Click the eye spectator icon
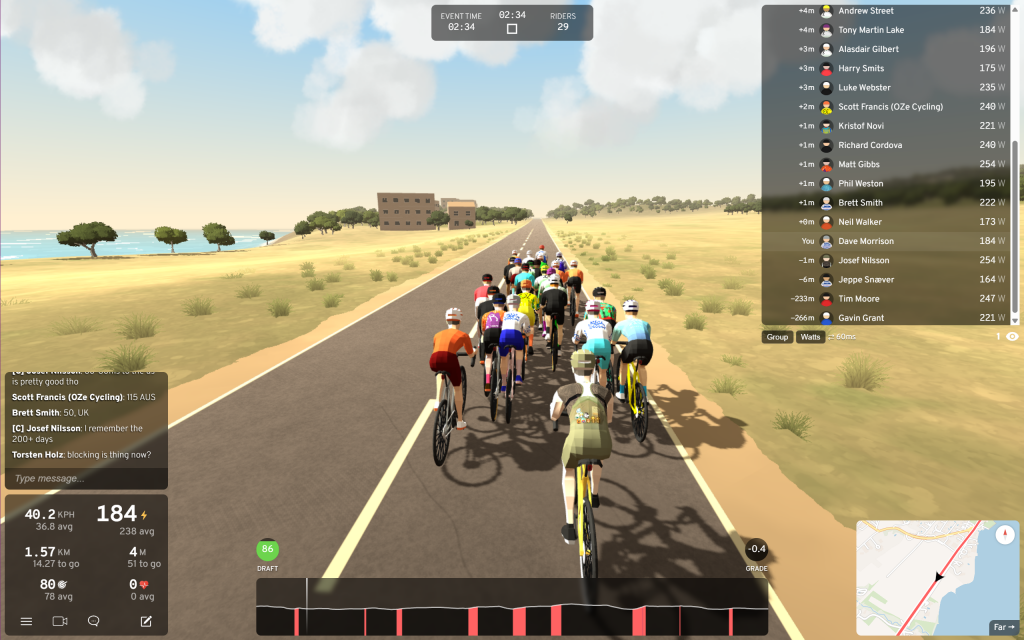 pyautogui.click(x=1012, y=337)
